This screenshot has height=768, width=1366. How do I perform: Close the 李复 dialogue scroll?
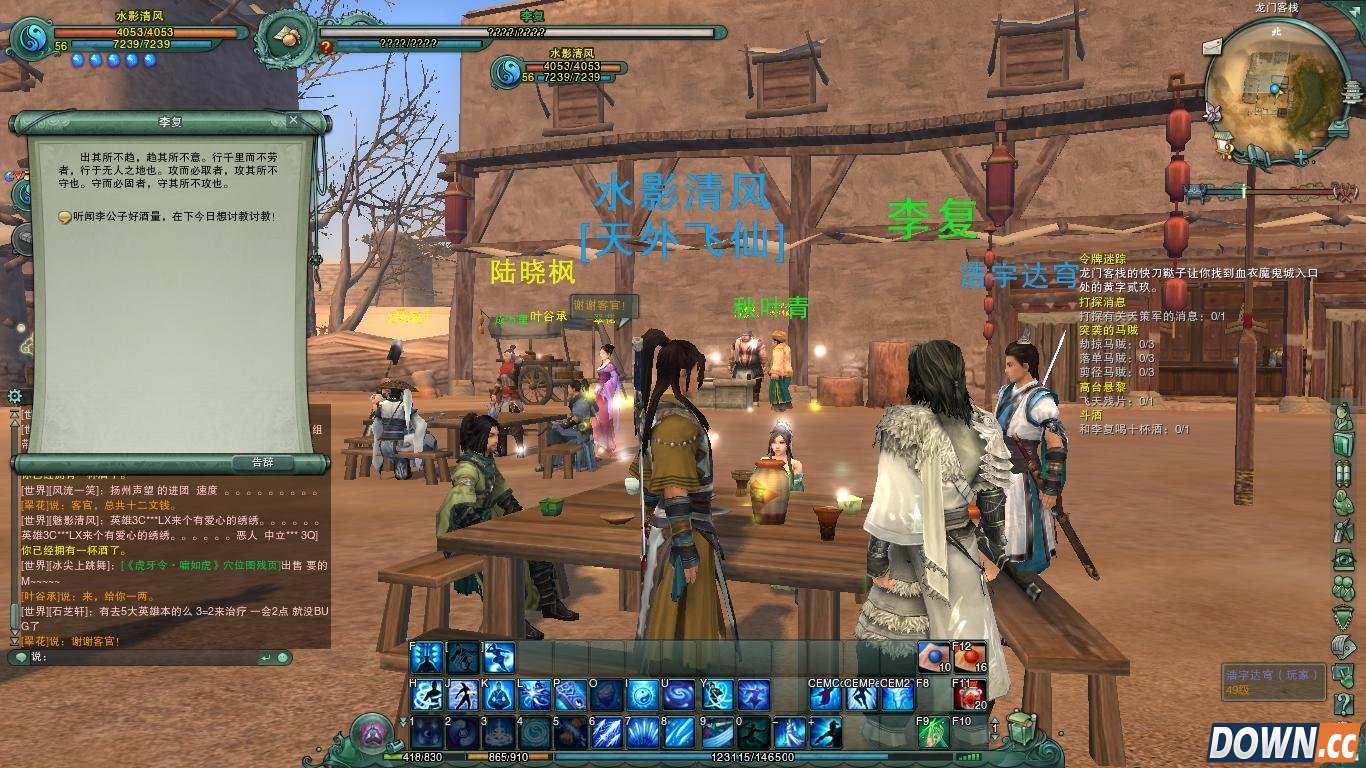pyautogui.click(x=293, y=121)
